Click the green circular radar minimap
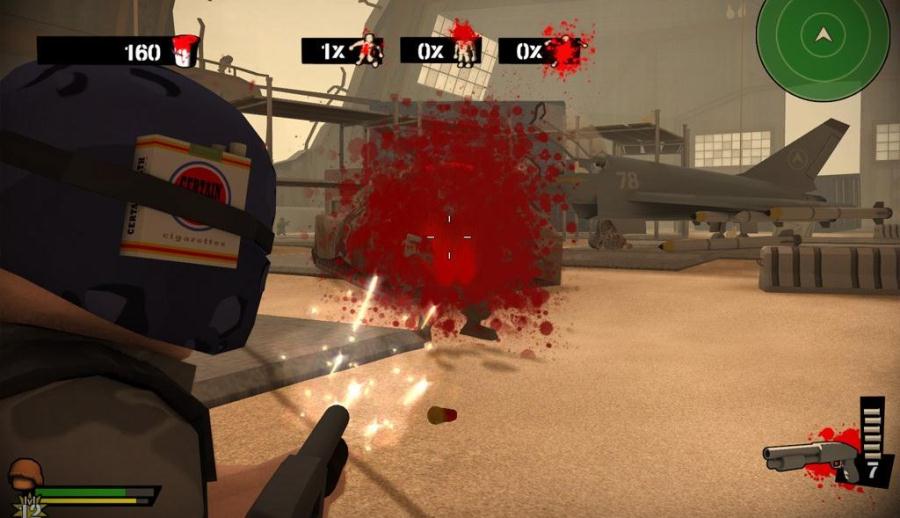Viewport: 900px width, 518px height. pos(823,48)
